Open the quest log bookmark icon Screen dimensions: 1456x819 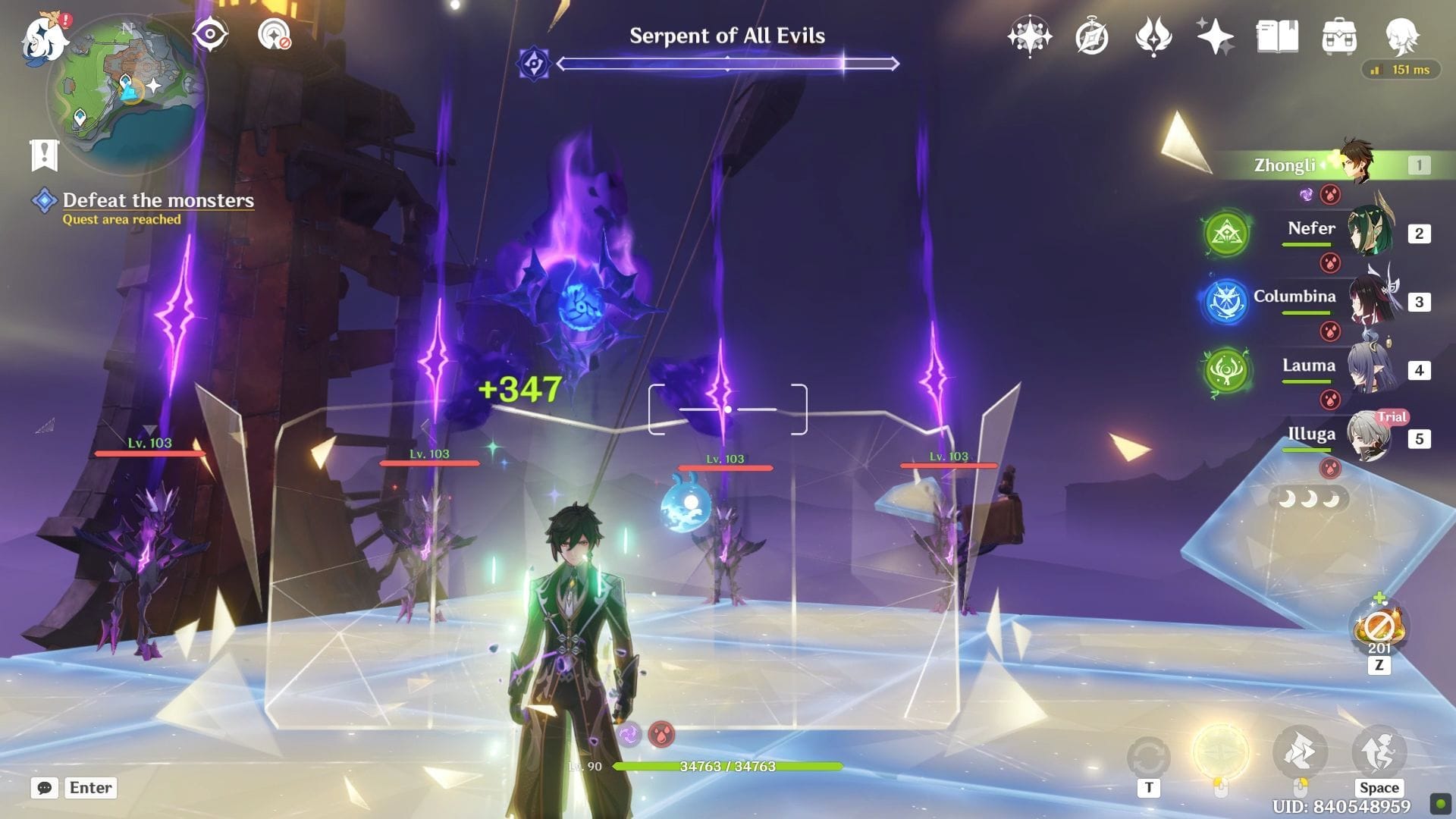44,155
